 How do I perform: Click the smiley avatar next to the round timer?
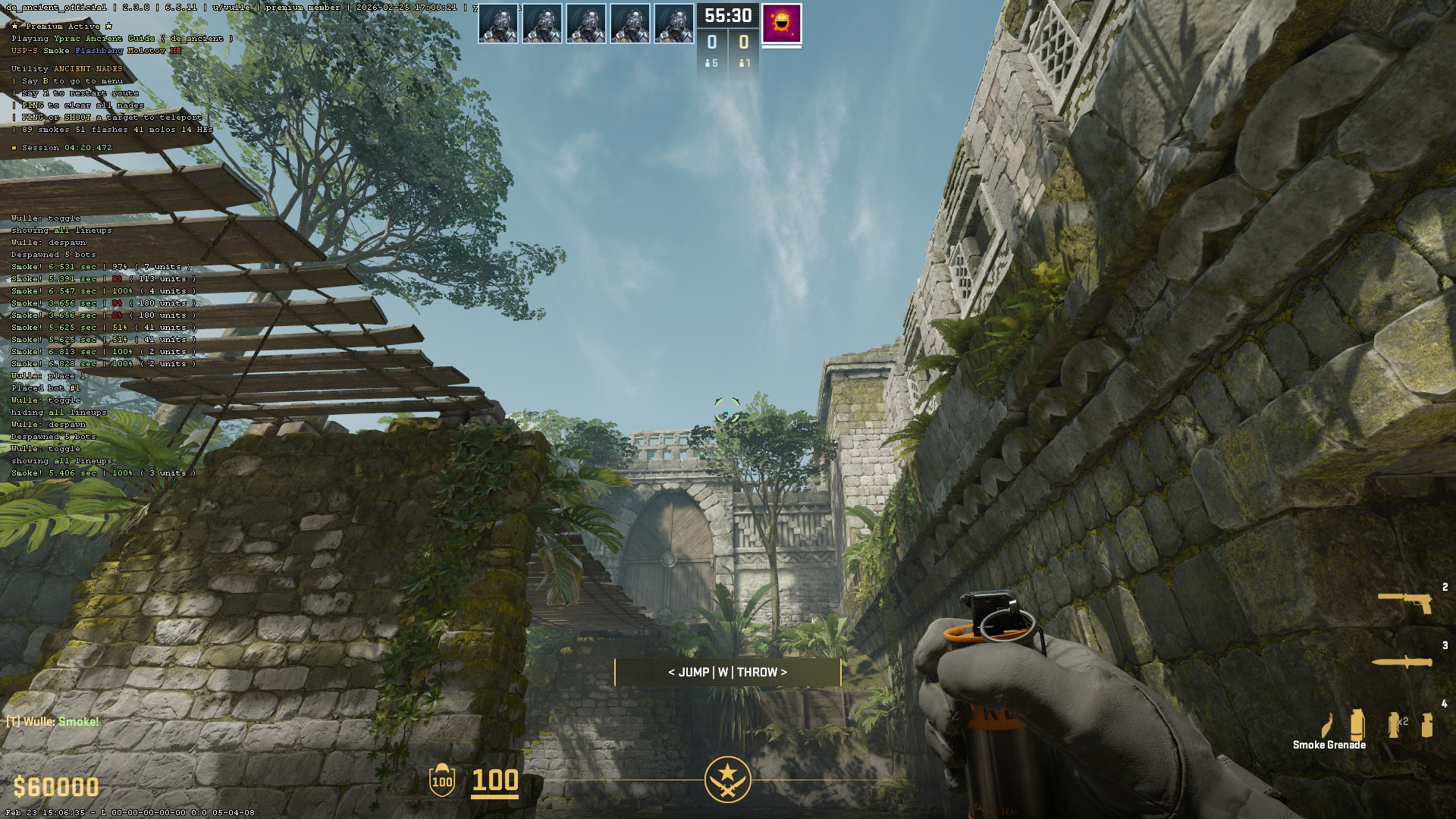(x=781, y=21)
